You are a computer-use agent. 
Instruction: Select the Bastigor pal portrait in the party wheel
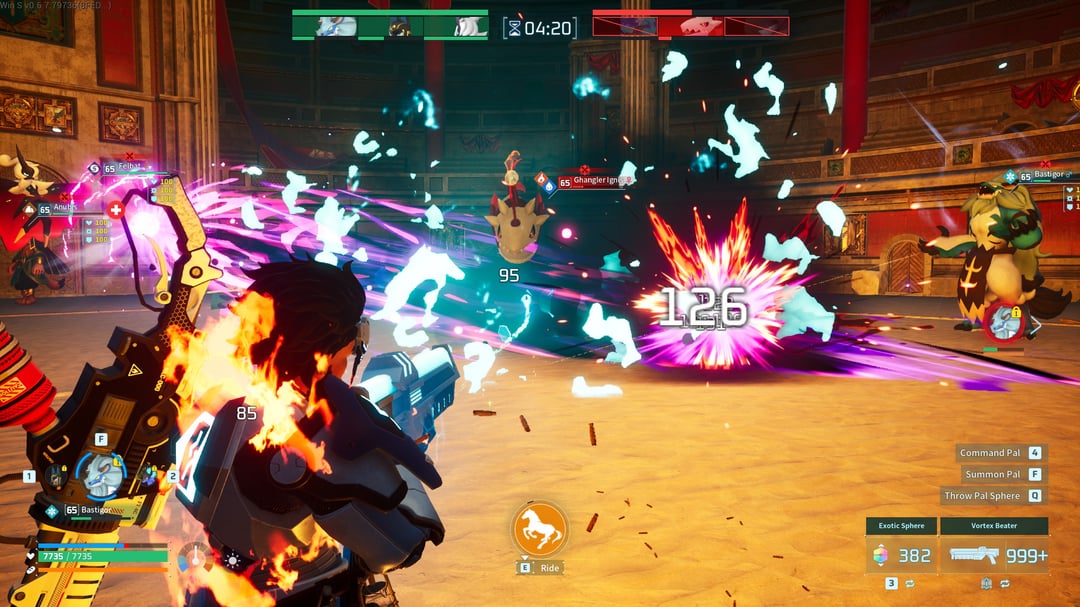pos(102,474)
